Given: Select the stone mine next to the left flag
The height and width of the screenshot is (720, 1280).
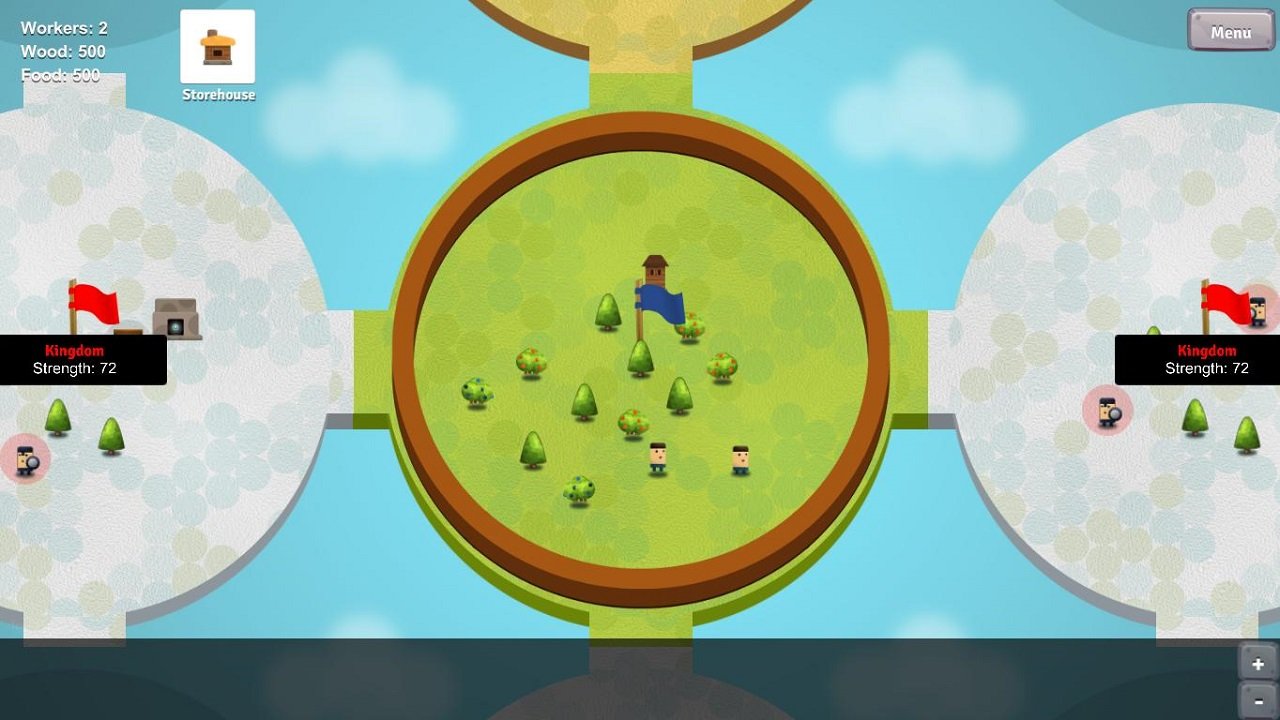Looking at the screenshot, I should (x=175, y=320).
